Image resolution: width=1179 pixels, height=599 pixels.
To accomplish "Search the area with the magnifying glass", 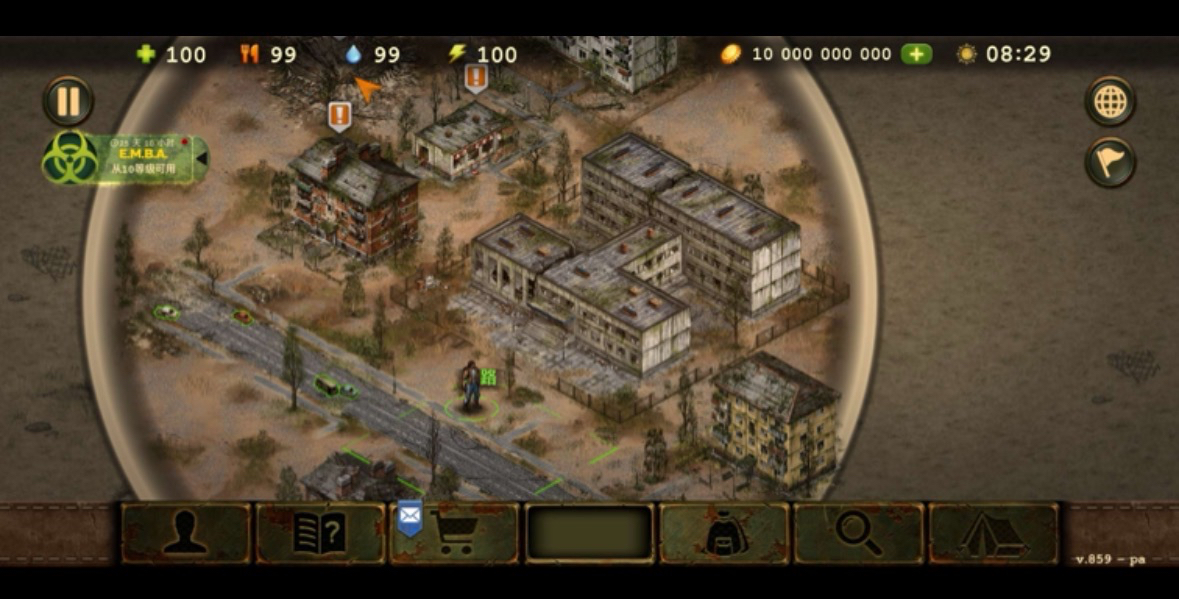I will [x=858, y=533].
